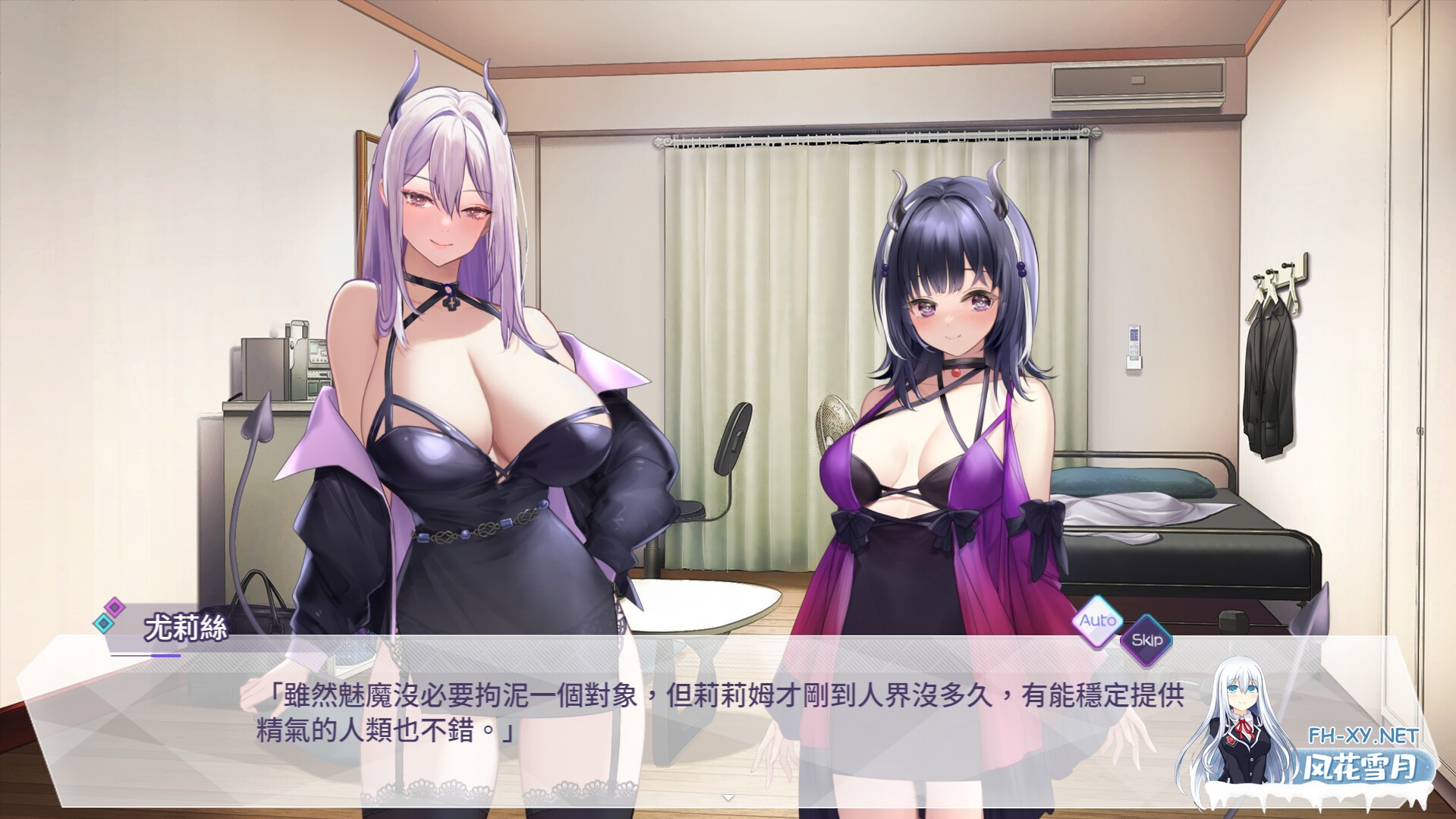Click the Auto diamond icon
The width and height of the screenshot is (1456, 819).
pyautogui.click(x=1098, y=621)
